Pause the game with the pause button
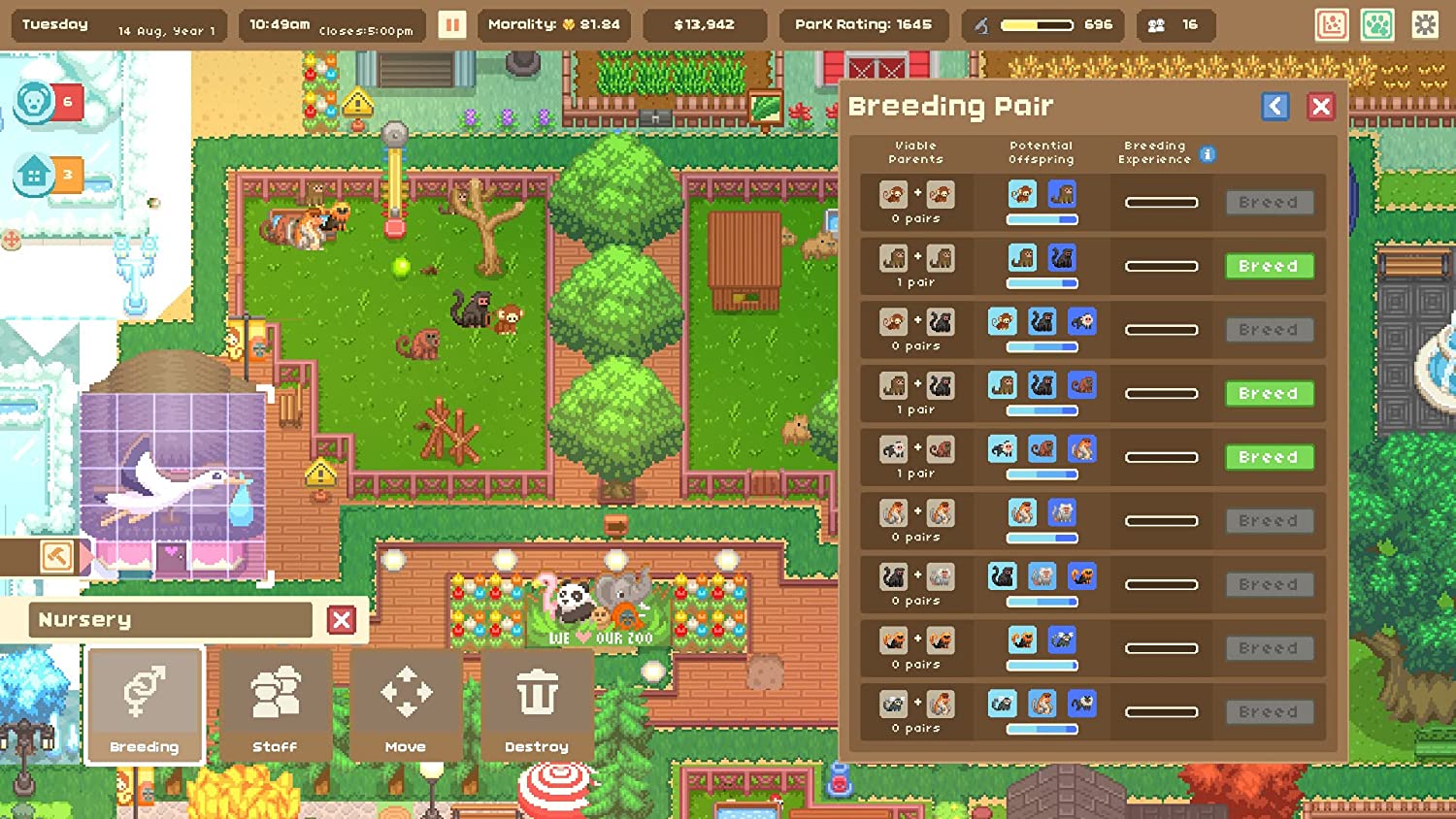Viewport: 1456px width, 819px height. (450, 24)
